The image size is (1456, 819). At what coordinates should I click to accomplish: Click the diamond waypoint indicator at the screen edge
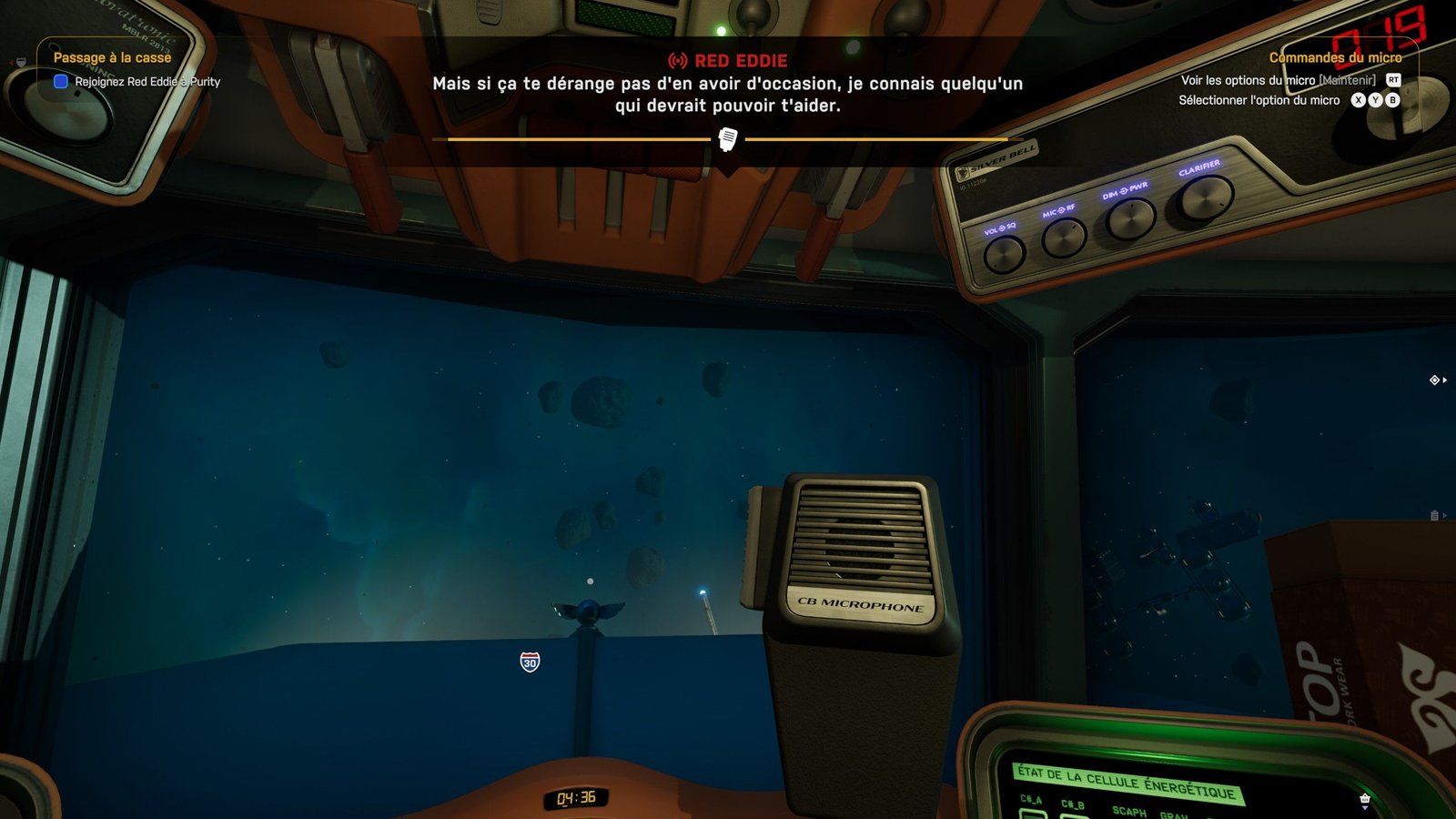click(1434, 379)
